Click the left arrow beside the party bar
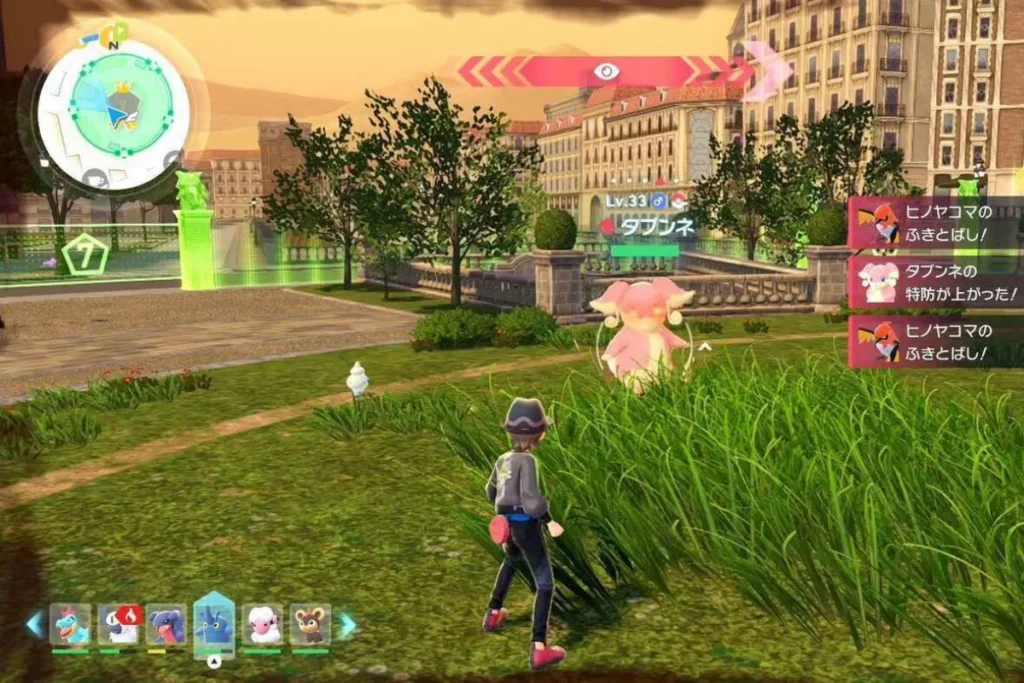Screen dimensions: 1024x683 35,624
